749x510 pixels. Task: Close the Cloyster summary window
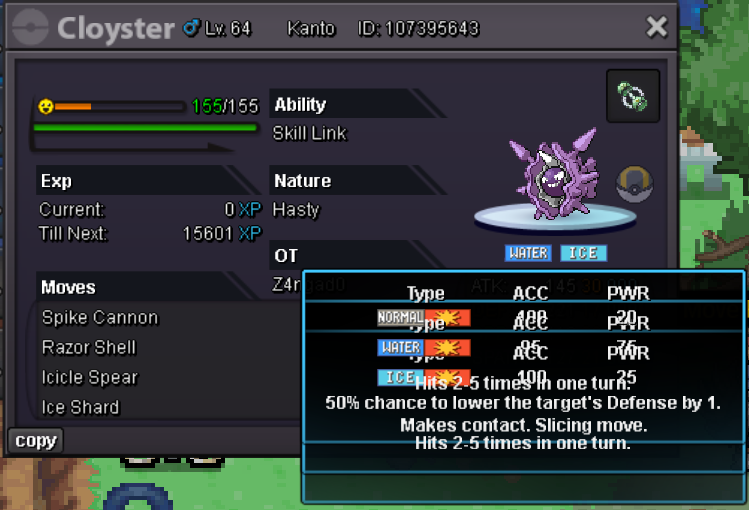pos(656,27)
